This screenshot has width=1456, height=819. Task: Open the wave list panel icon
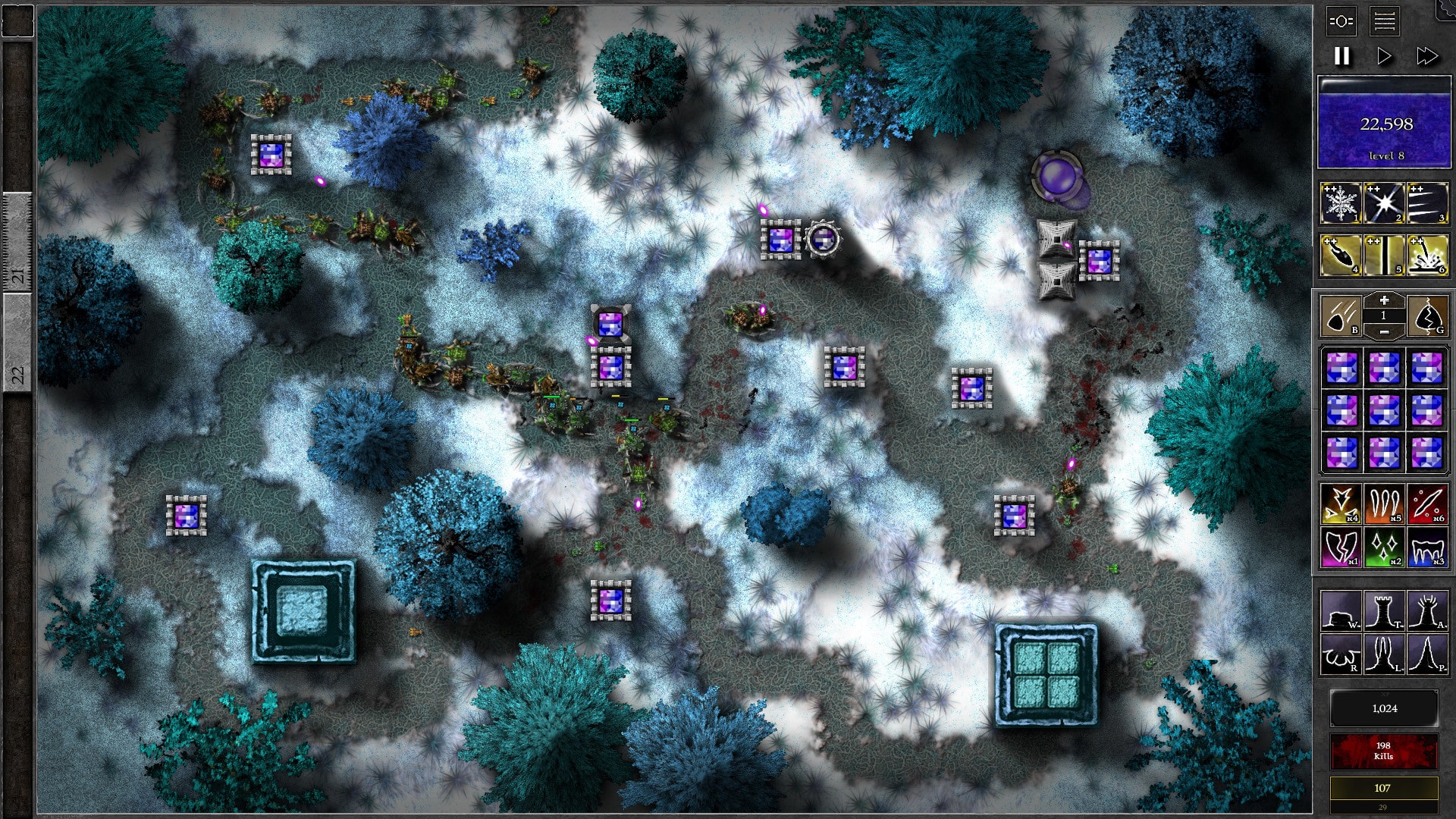(1385, 23)
